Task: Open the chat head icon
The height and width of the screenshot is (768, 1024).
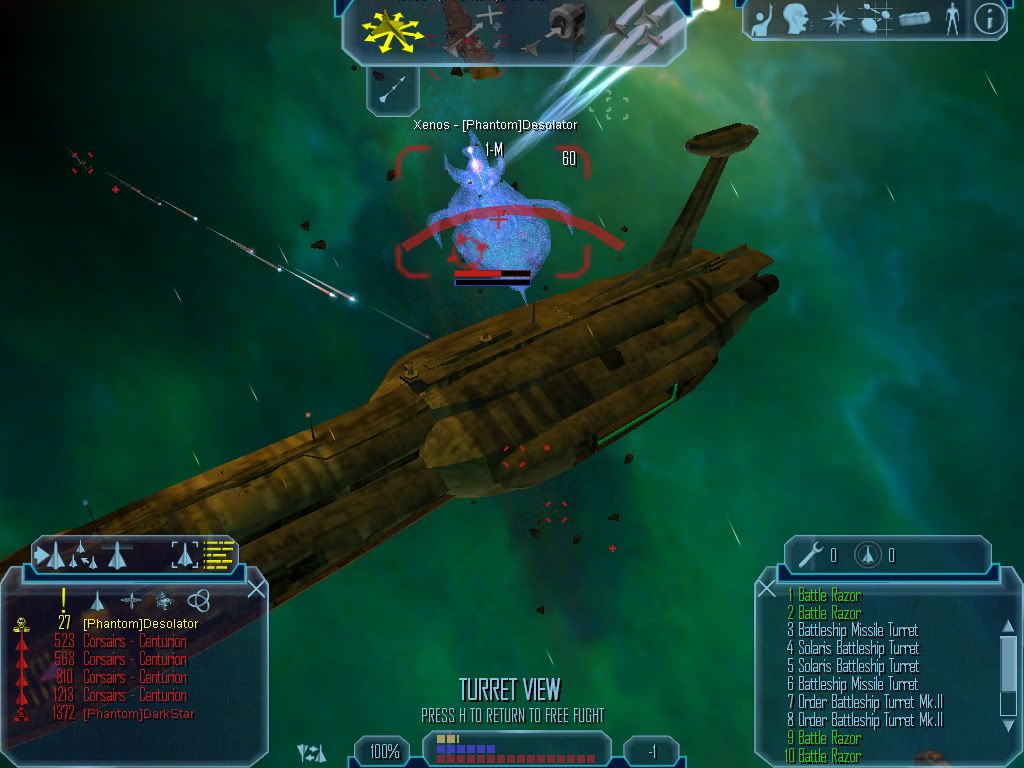Action: point(796,19)
